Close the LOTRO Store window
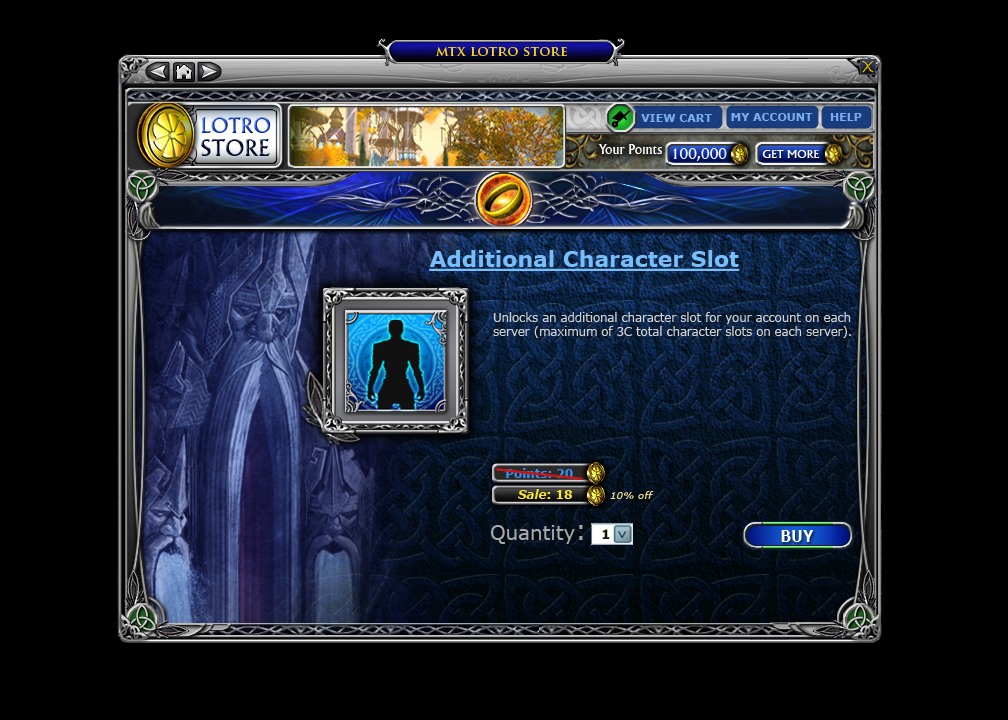 tap(866, 67)
